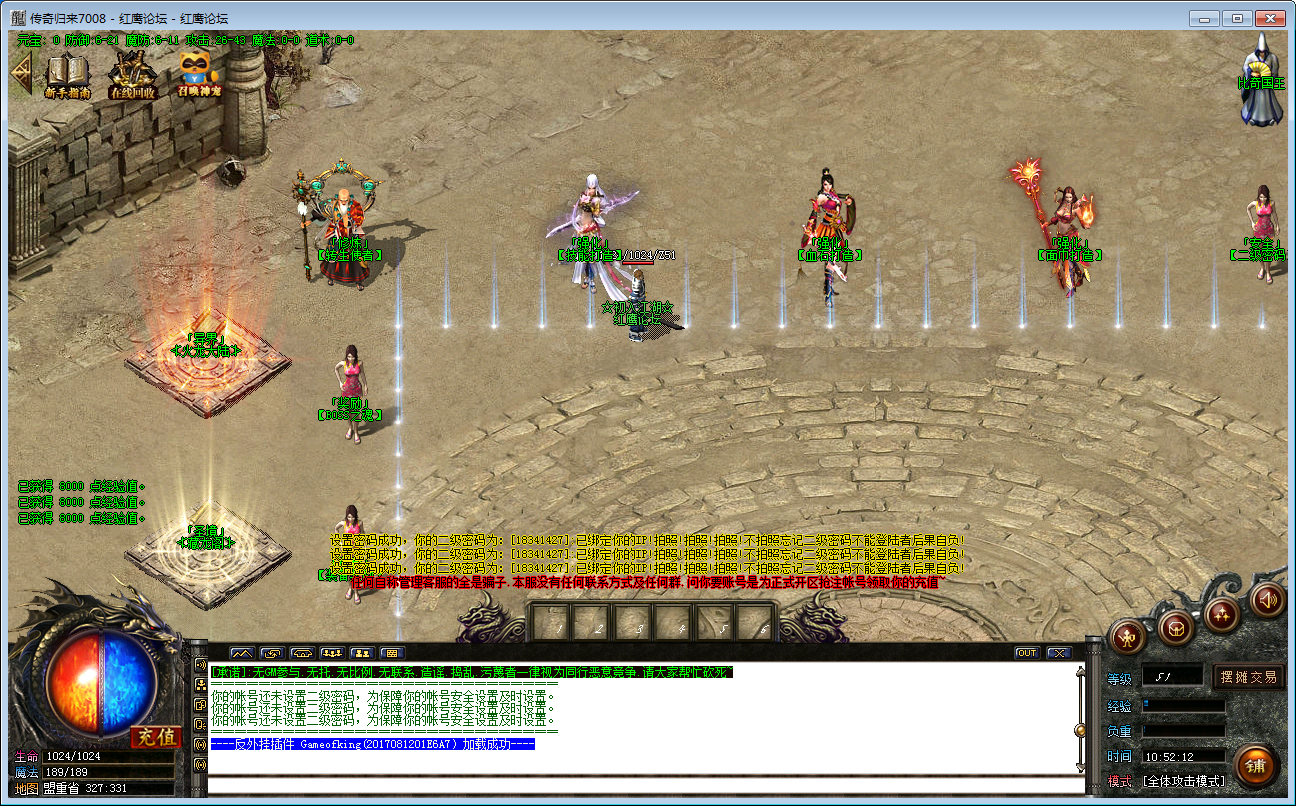1296x806 pixels.
Task: Open the skills sparkle round button
Action: click(x=1222, y=613)
